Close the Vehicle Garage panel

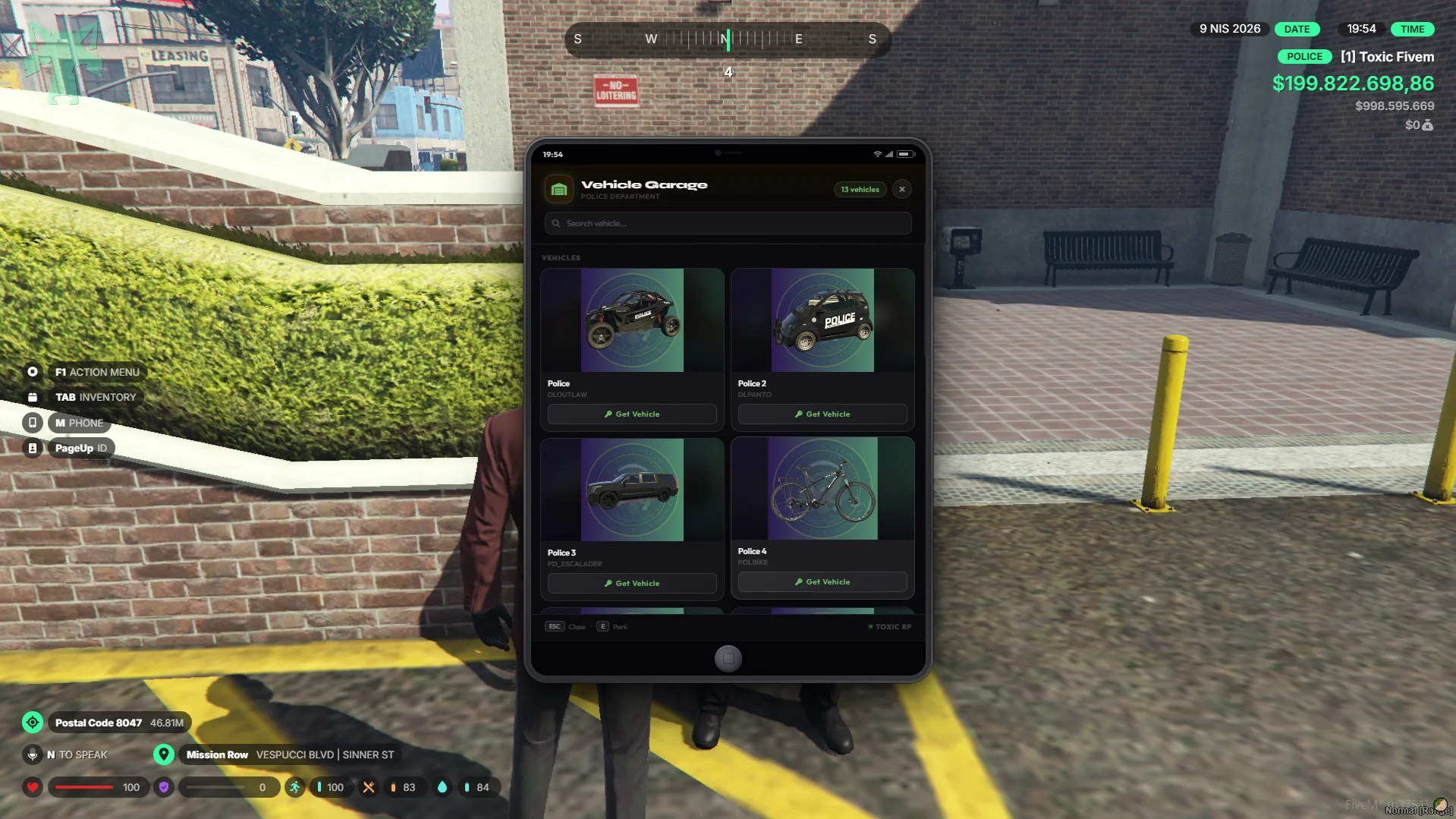click(x=901, y=189)
